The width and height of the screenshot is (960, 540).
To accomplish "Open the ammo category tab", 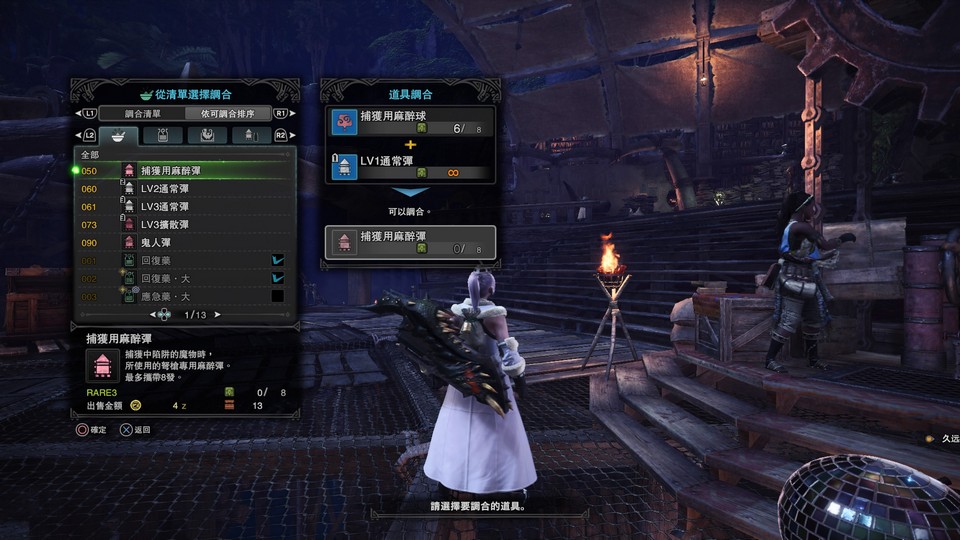I will [251, 135].
